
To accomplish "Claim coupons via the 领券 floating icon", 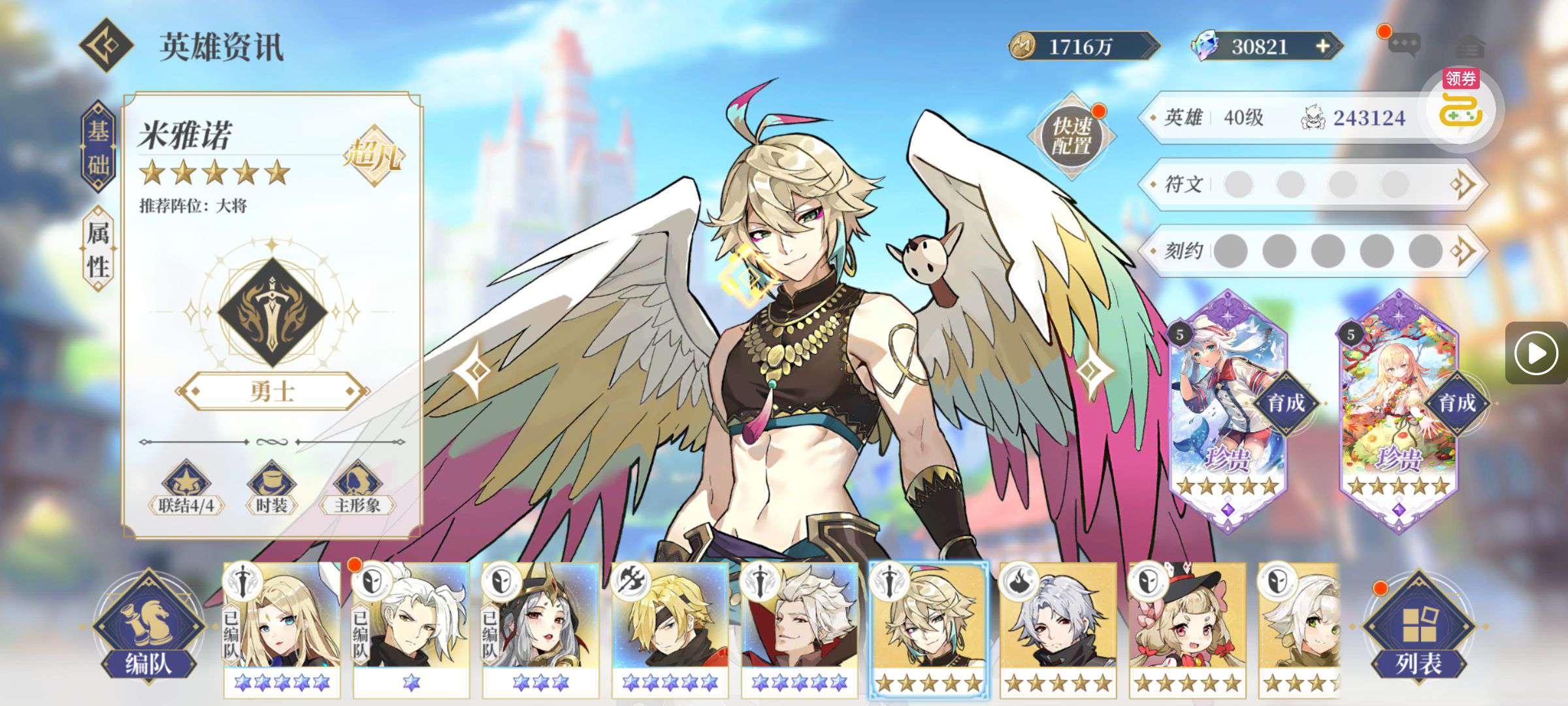I will coord(1461,105).
